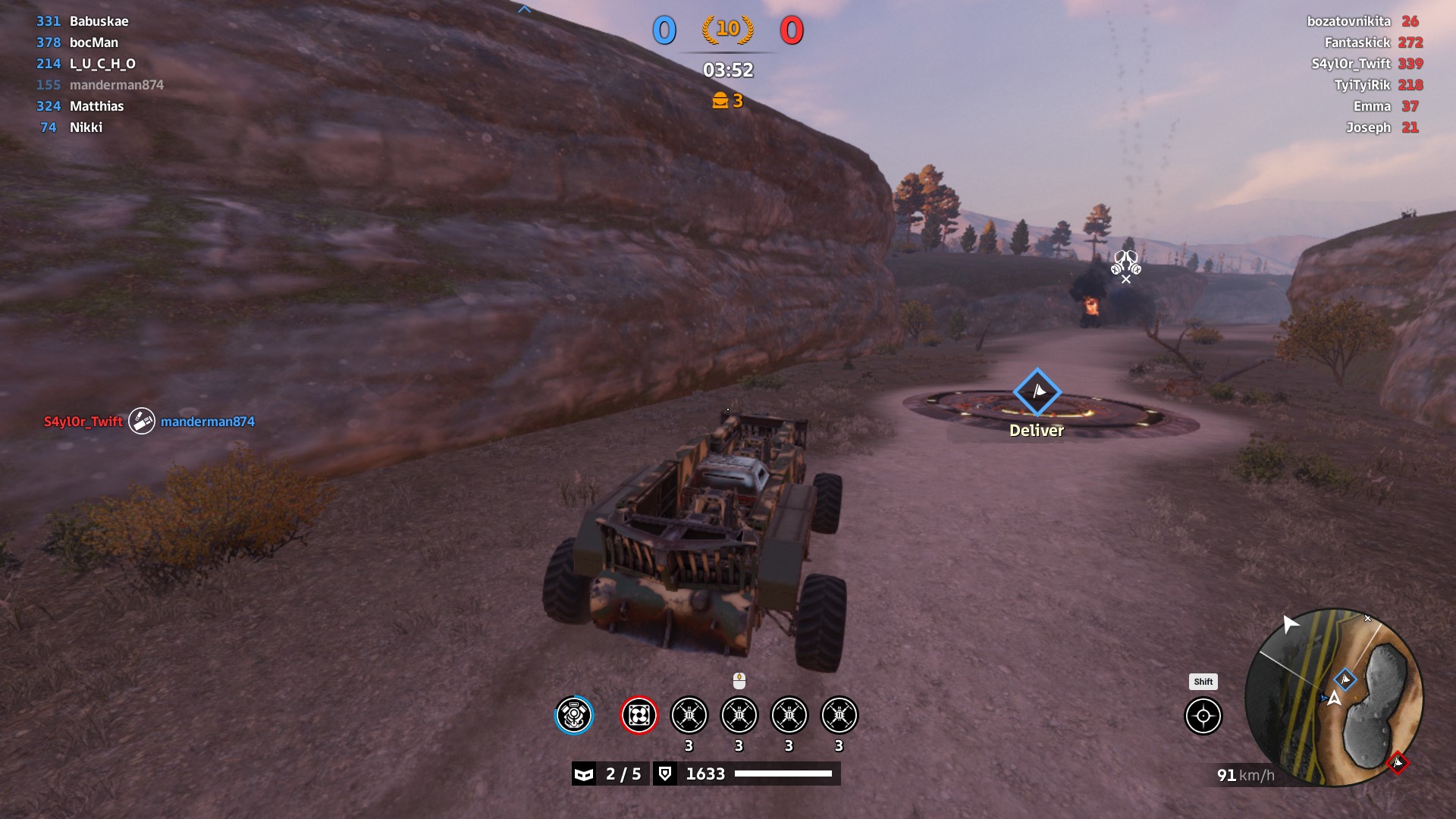Select enemy S4yl0r_Twift in the enemy list
The width and height of the screenshot is (1456, 819).
coord(1351,64)
